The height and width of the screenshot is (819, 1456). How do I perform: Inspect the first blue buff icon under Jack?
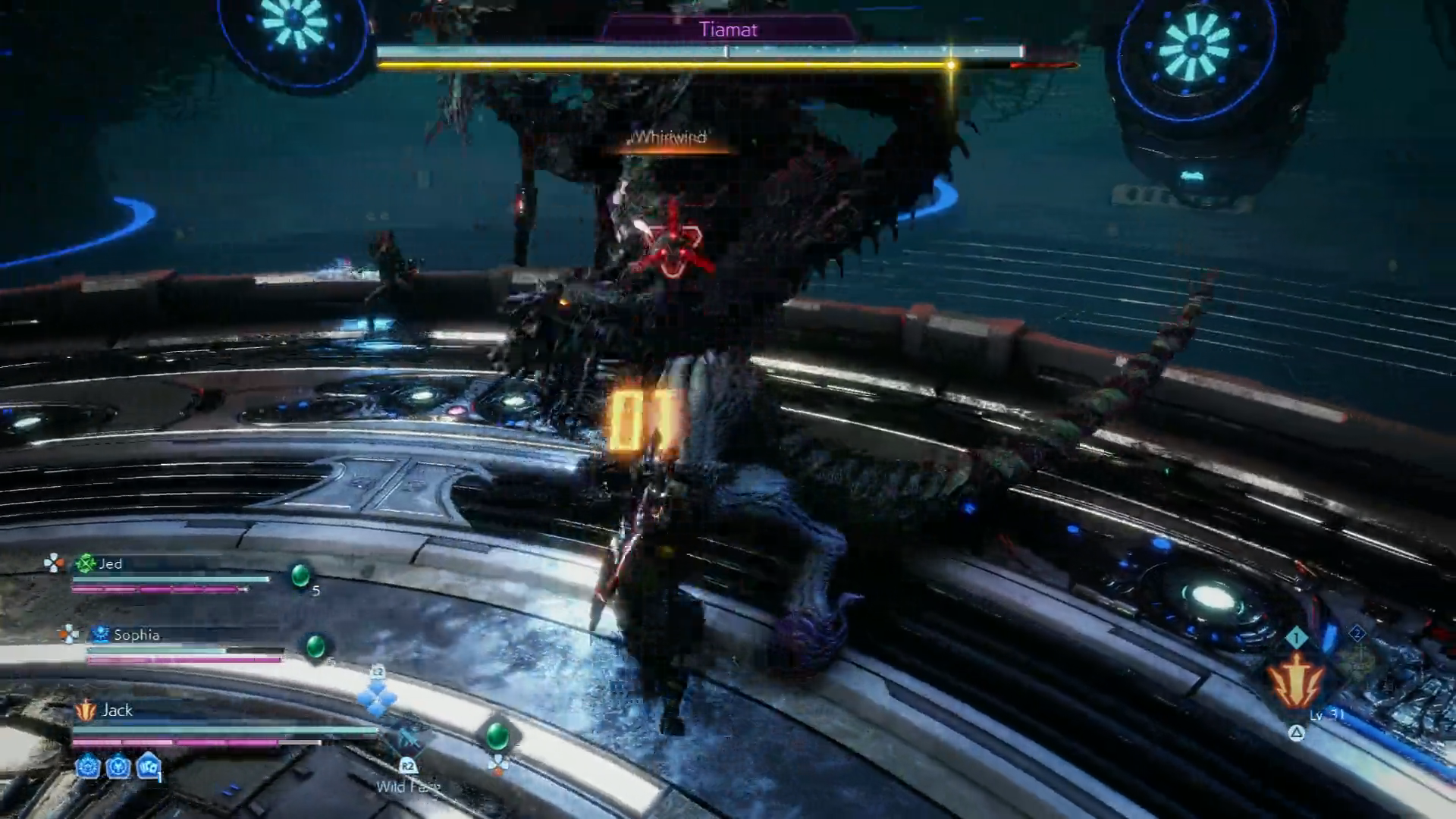point(88,767)
